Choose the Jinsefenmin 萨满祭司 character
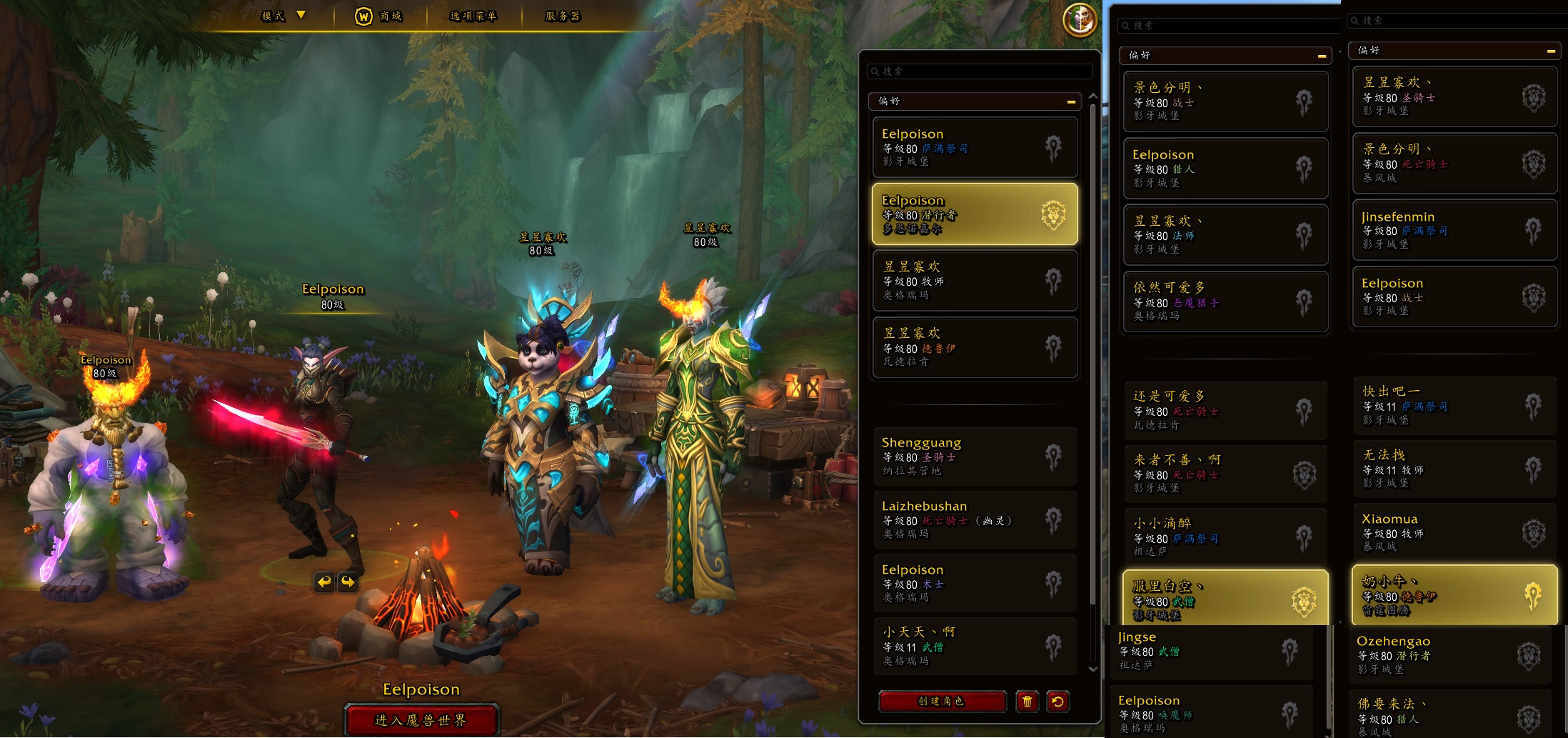This screenshot has height=738, width=1568. (x=1454, y=230)
